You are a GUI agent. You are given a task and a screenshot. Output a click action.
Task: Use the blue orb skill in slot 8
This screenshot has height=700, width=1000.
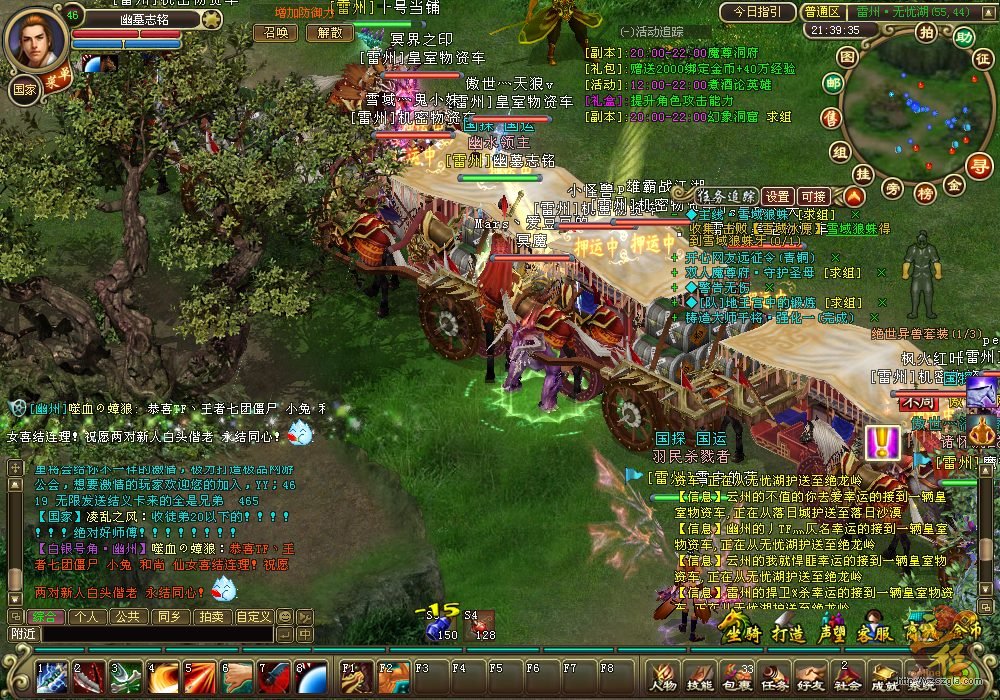click(x=311, y=678)
